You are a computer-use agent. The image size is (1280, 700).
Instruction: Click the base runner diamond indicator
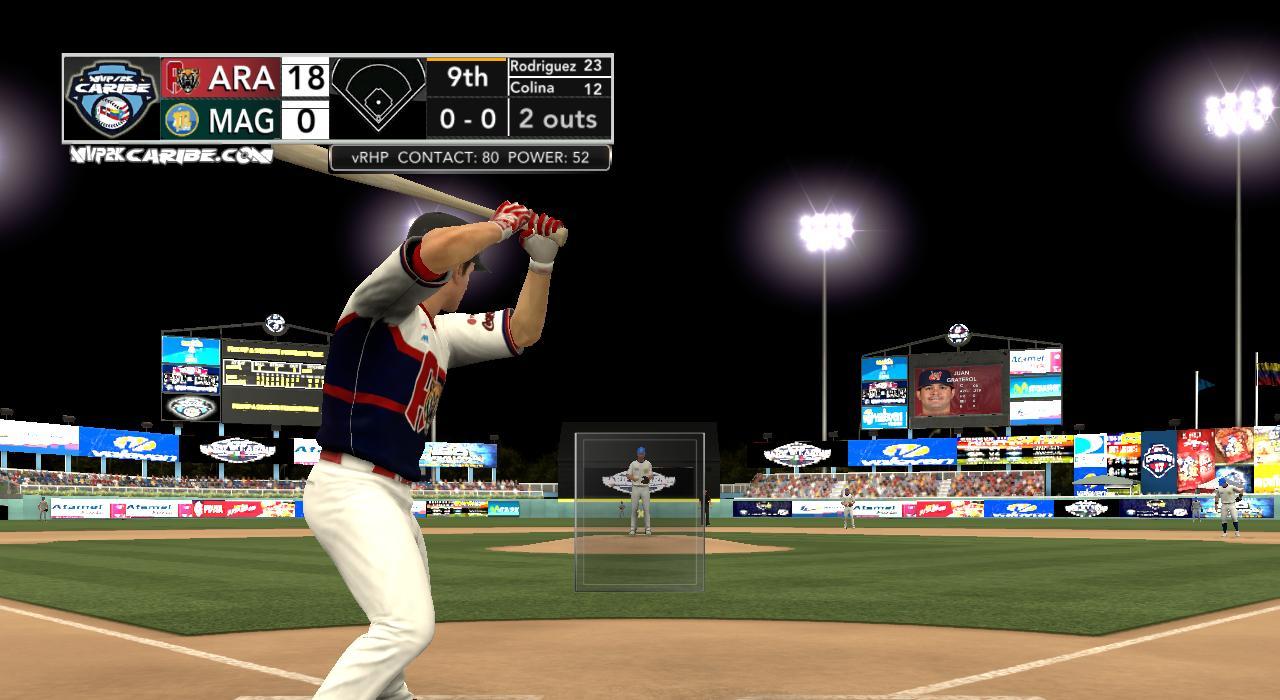[x=378, y=97]
